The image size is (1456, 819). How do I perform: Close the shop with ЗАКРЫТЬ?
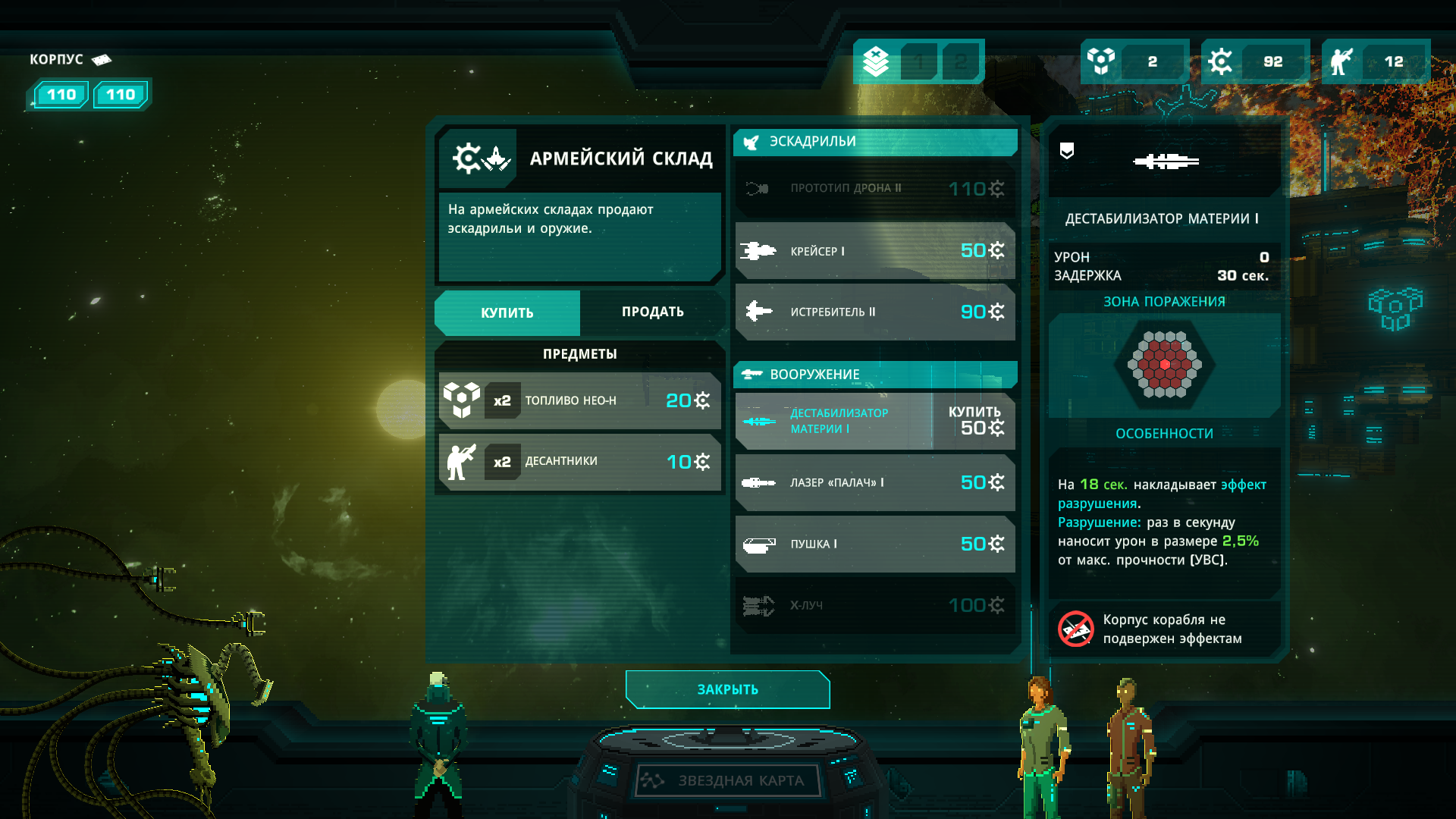(x=727, y=689)
